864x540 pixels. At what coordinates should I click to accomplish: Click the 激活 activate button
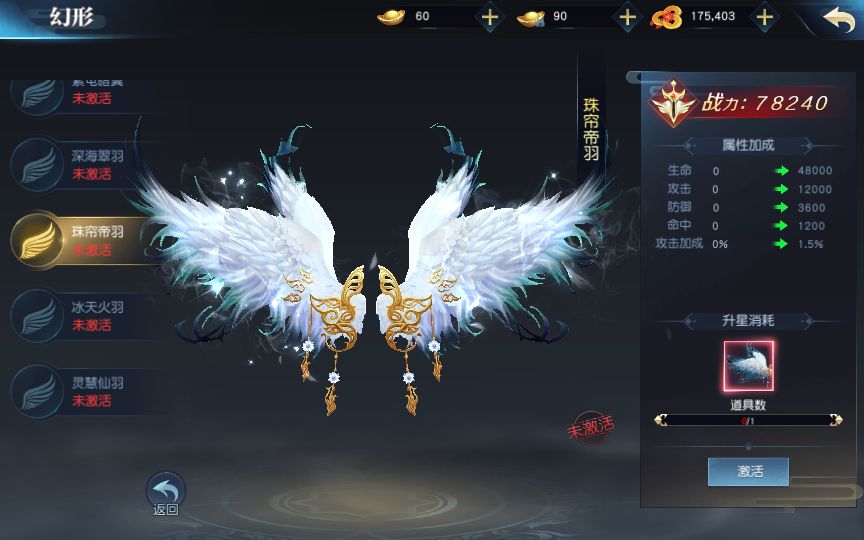[x=748, y=471]
